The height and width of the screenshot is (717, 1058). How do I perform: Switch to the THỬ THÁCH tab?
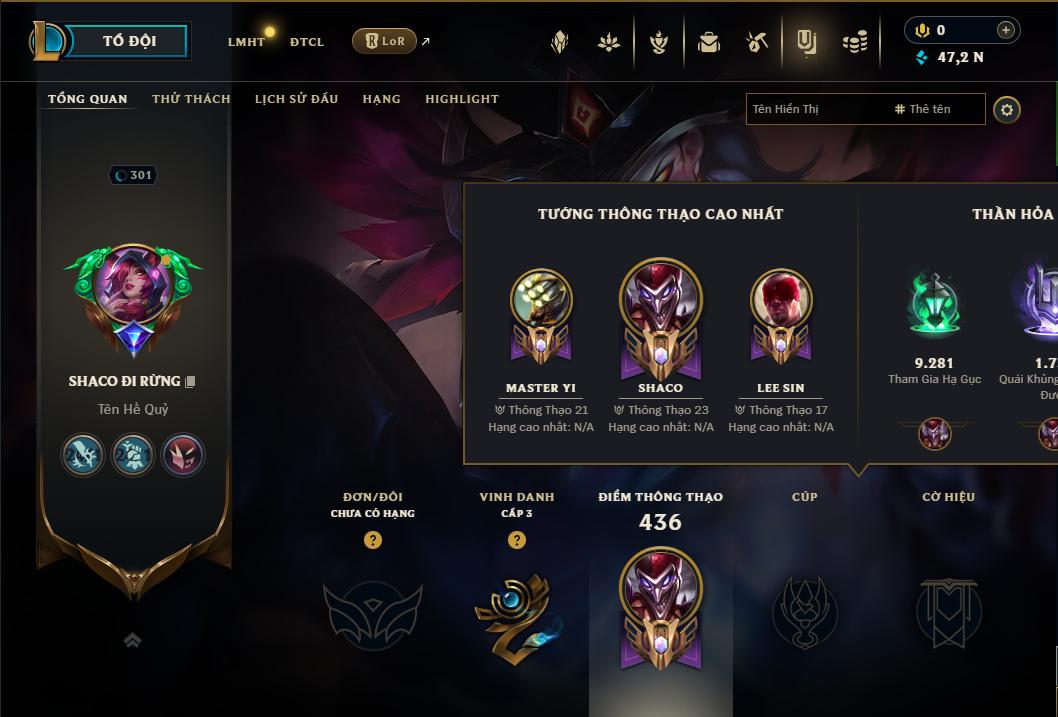click(x=191, y=99)
